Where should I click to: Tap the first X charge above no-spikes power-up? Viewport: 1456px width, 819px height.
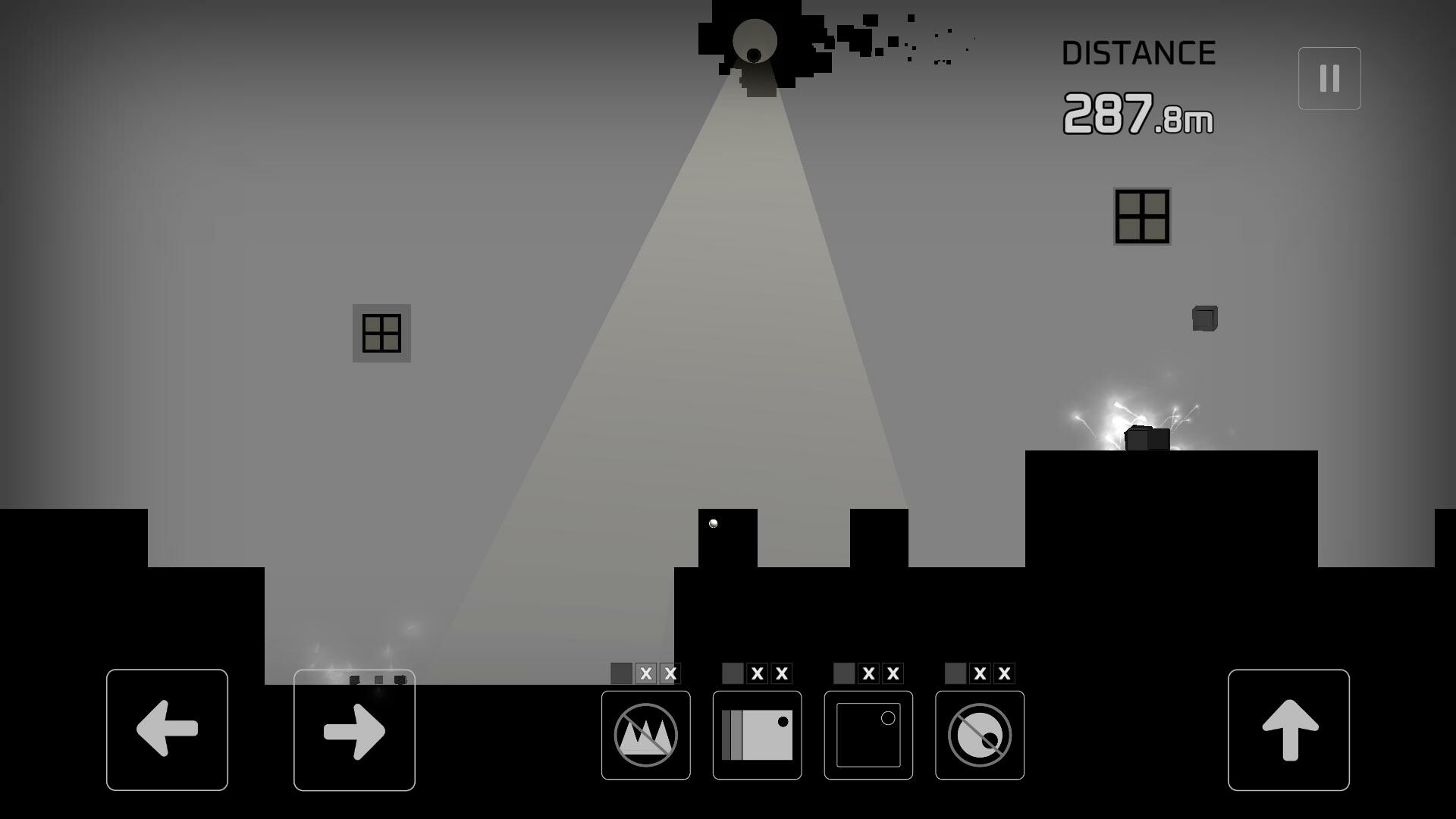[646, 672]
